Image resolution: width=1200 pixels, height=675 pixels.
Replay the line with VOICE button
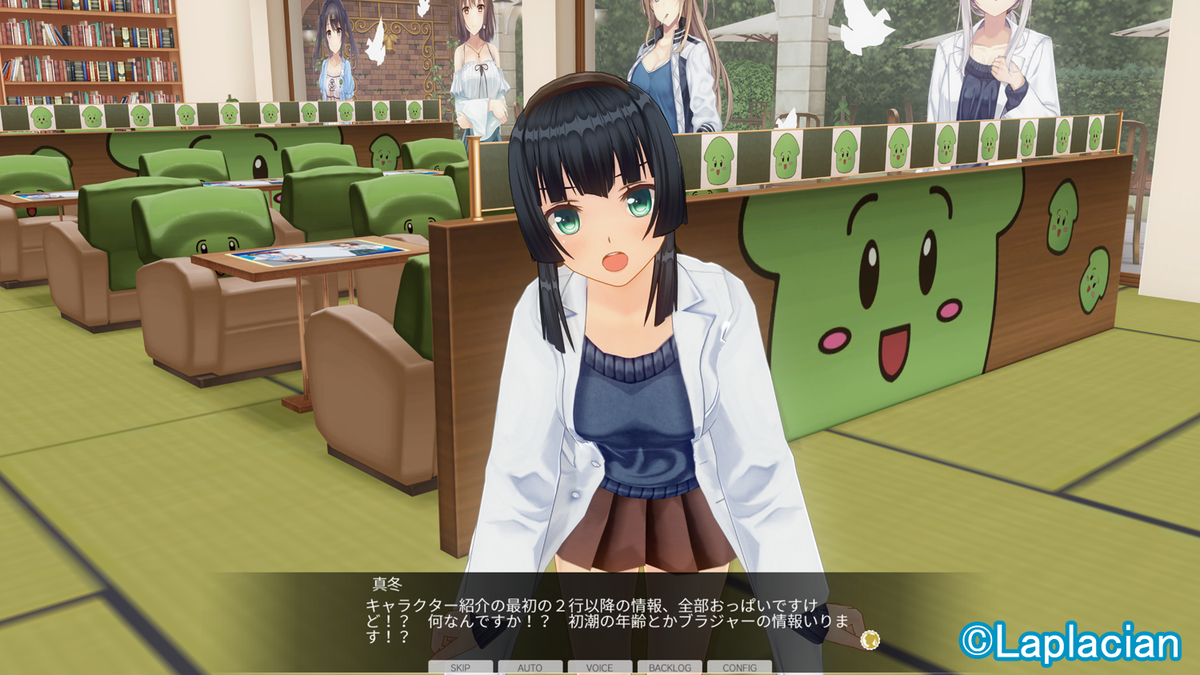[x=600, y=667]
